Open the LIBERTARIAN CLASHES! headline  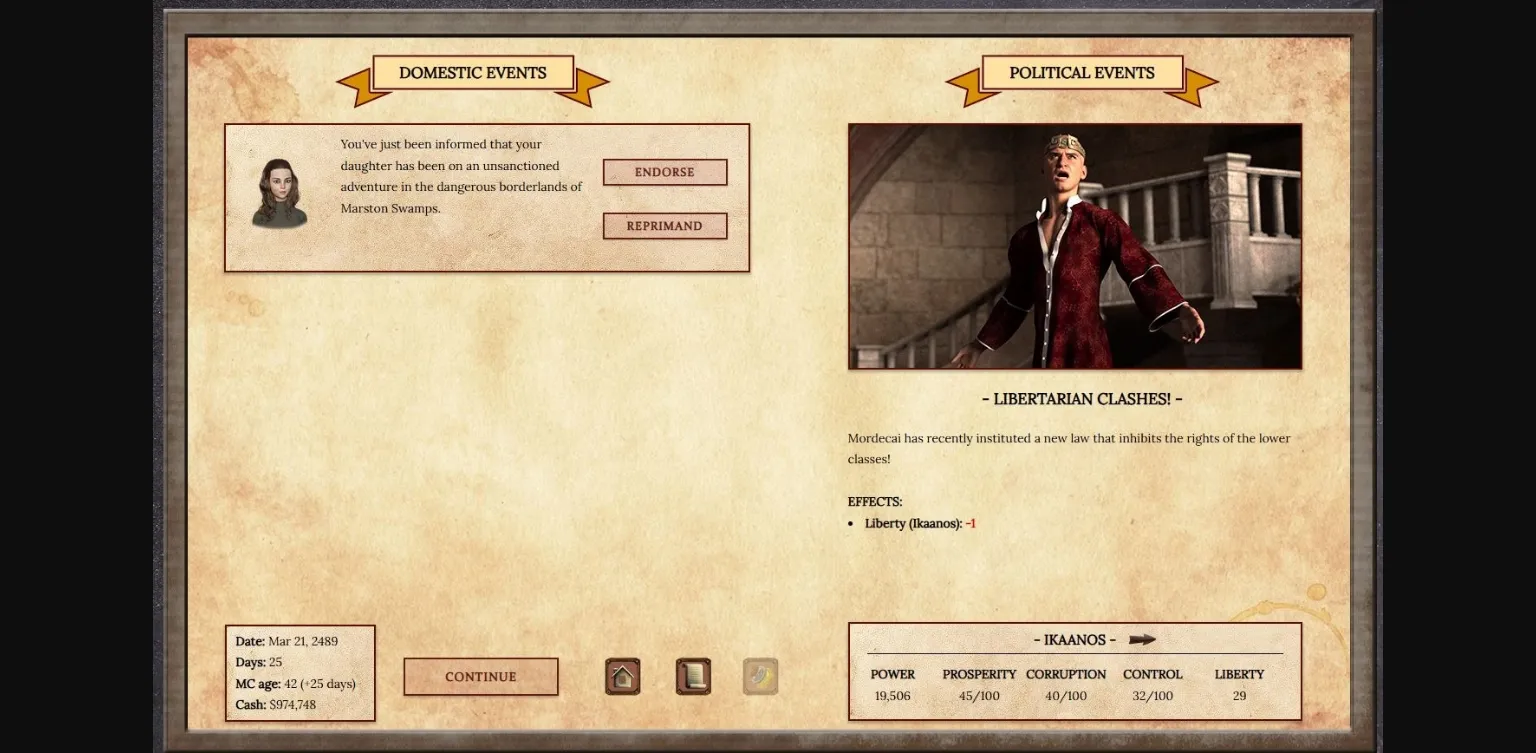click(x=1082, y=398)
